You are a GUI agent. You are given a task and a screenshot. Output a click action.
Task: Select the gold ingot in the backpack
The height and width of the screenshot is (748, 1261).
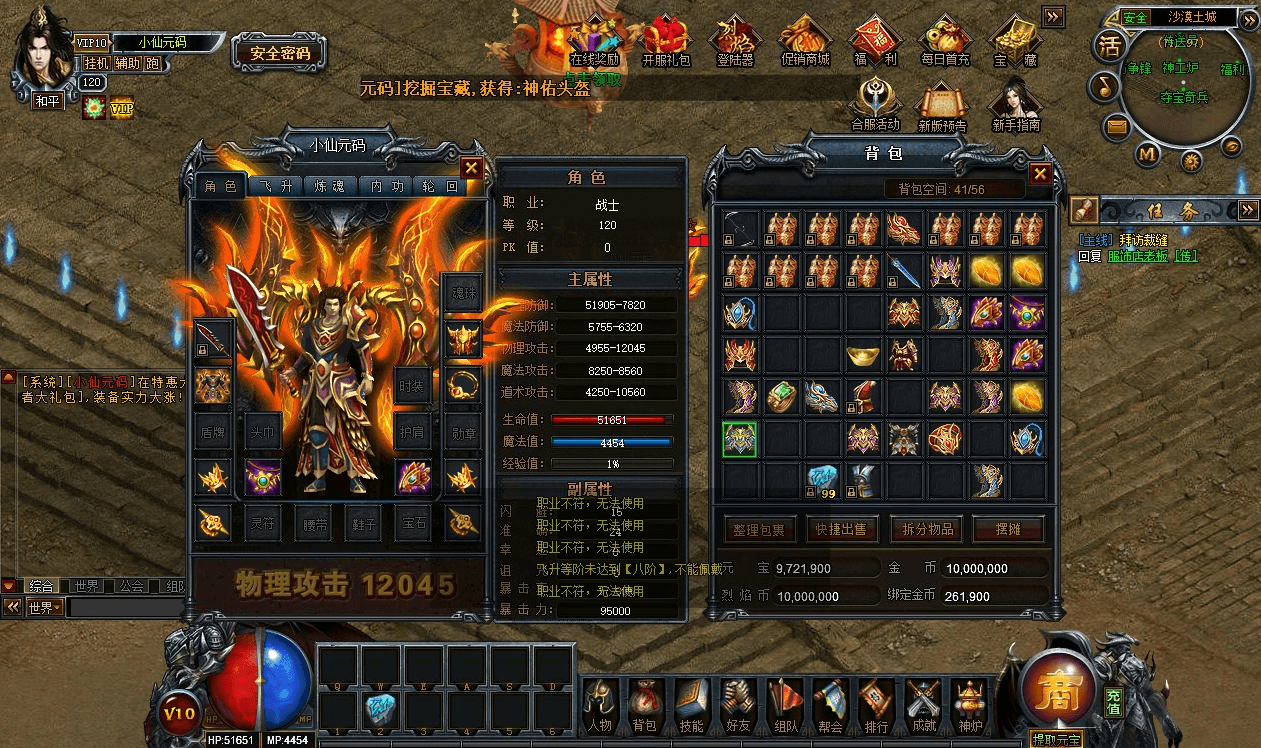coord(863,355)
